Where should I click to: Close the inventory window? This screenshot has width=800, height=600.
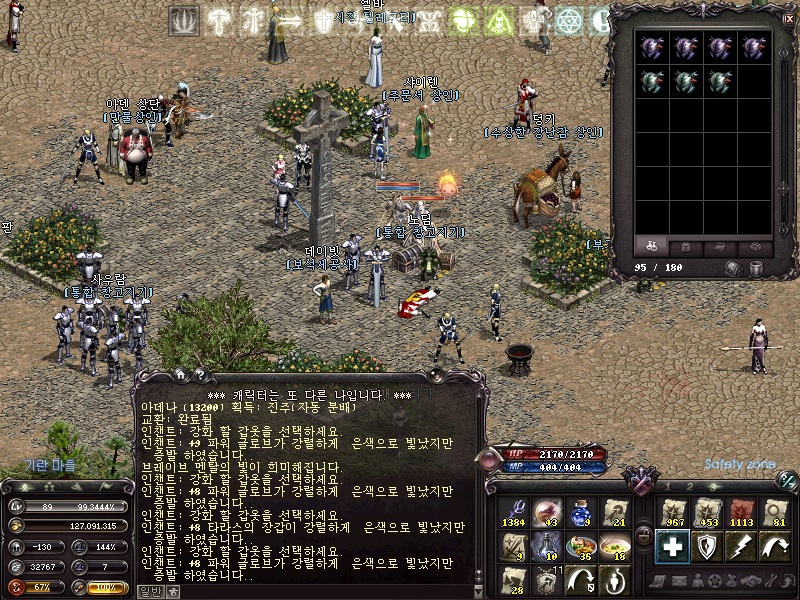pos(789,17)
